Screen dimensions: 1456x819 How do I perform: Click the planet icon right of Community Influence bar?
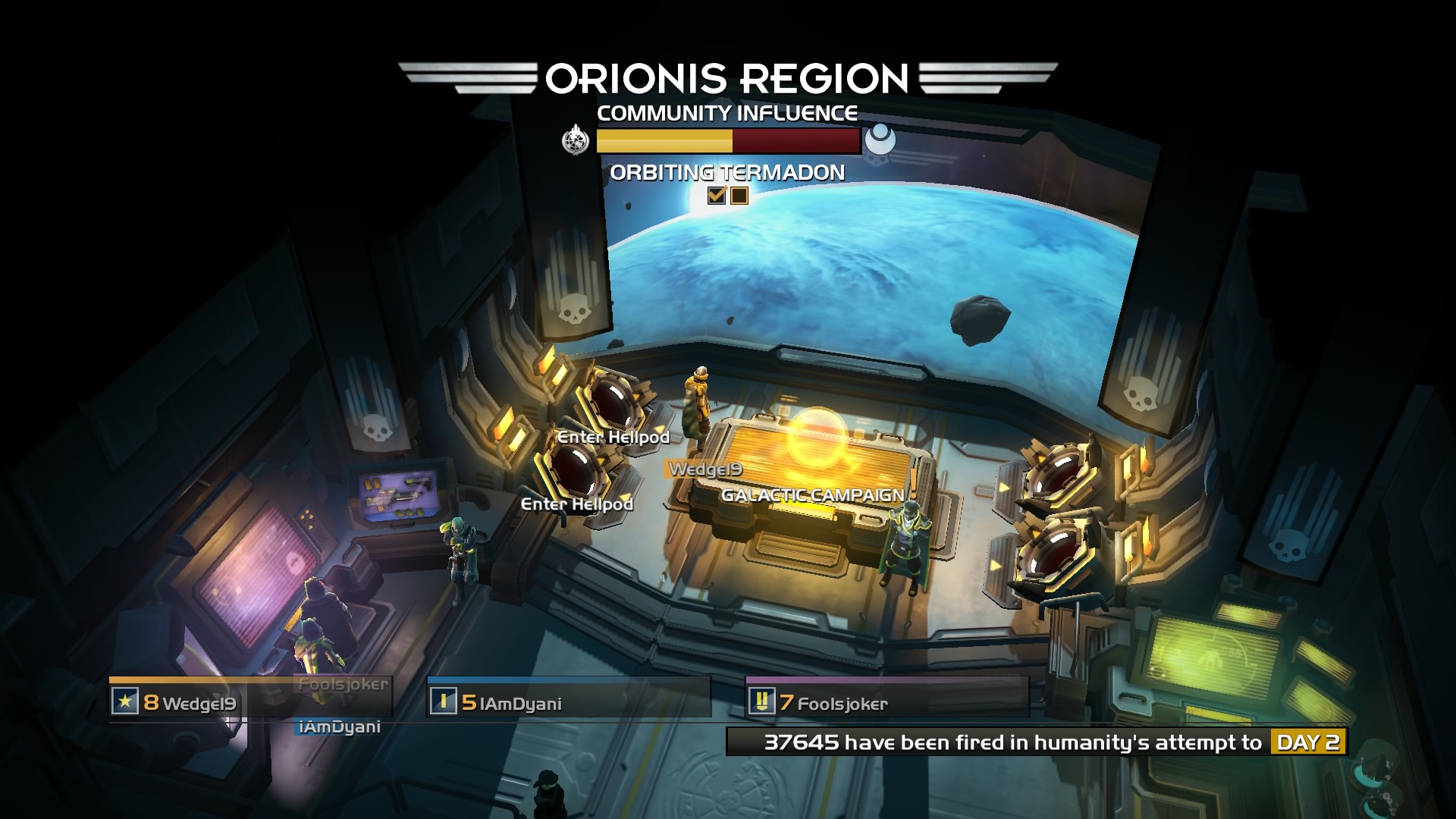pyautogui.click(x=880, y=140)
